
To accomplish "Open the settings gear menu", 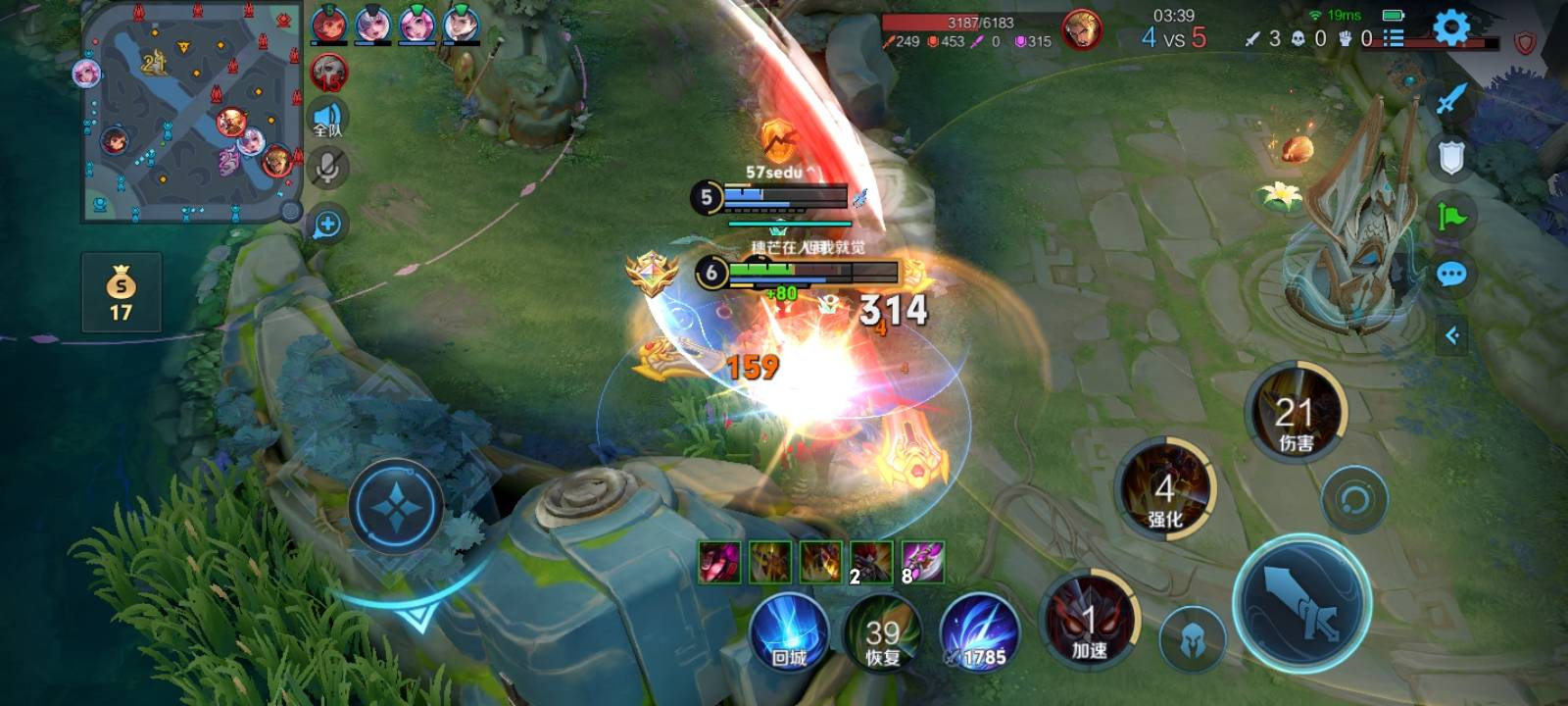I will coord(1451,27).
